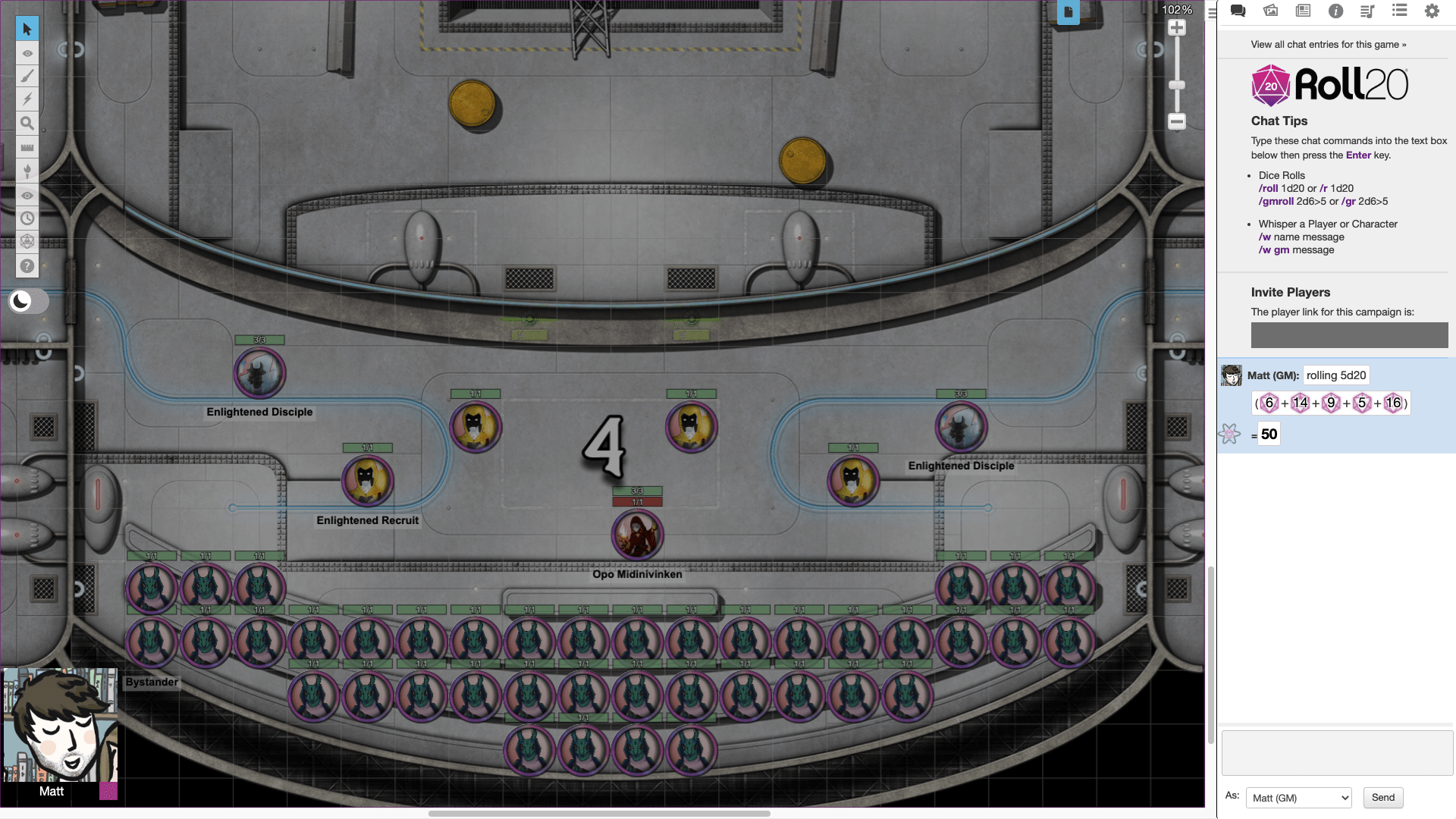This screenshot has height=819, width=1456.
Task: Toggle the fog of war eye tool
Action: pos(27,53)
